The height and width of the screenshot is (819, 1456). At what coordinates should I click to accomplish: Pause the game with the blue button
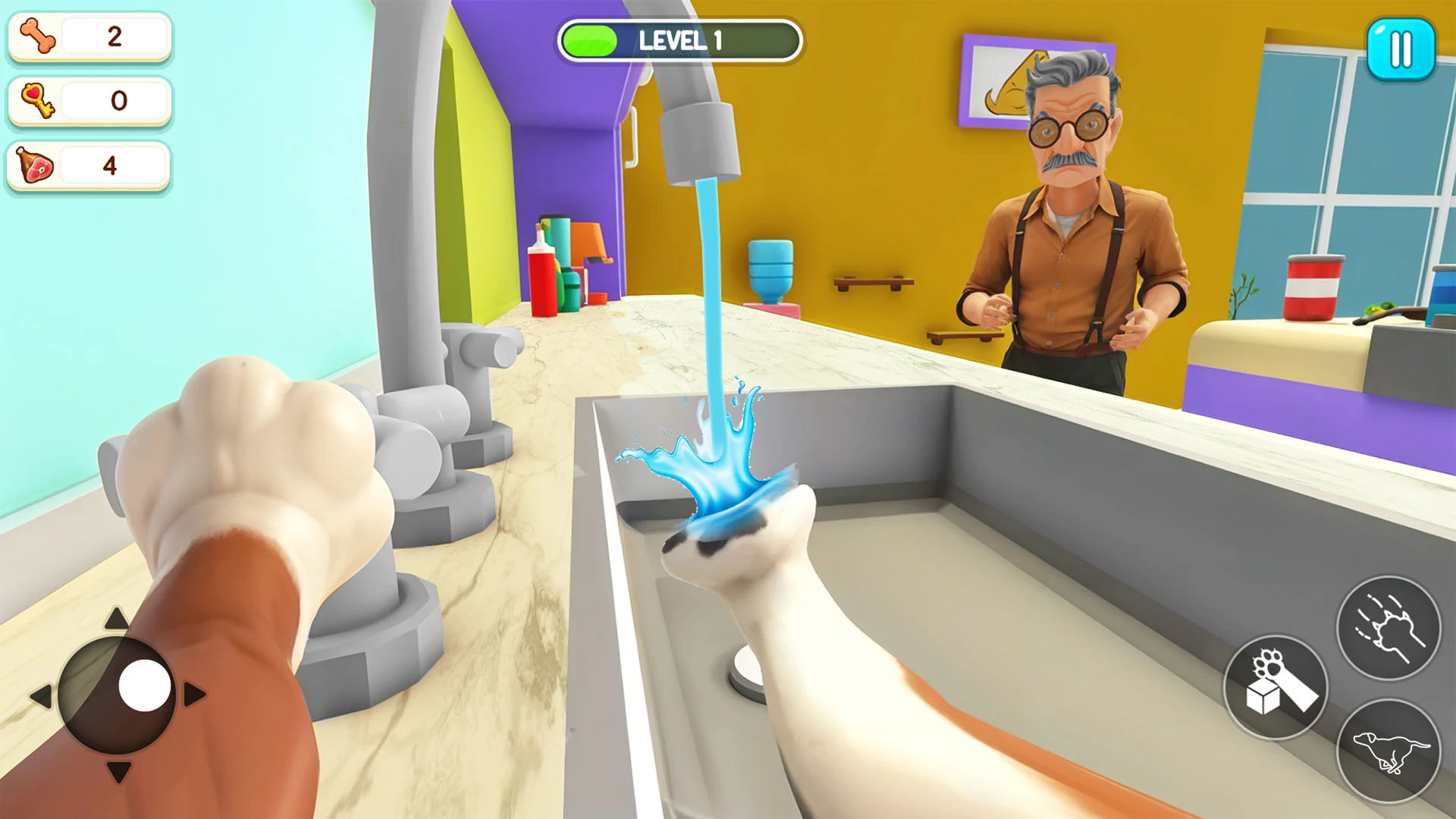click(1401, 49)
